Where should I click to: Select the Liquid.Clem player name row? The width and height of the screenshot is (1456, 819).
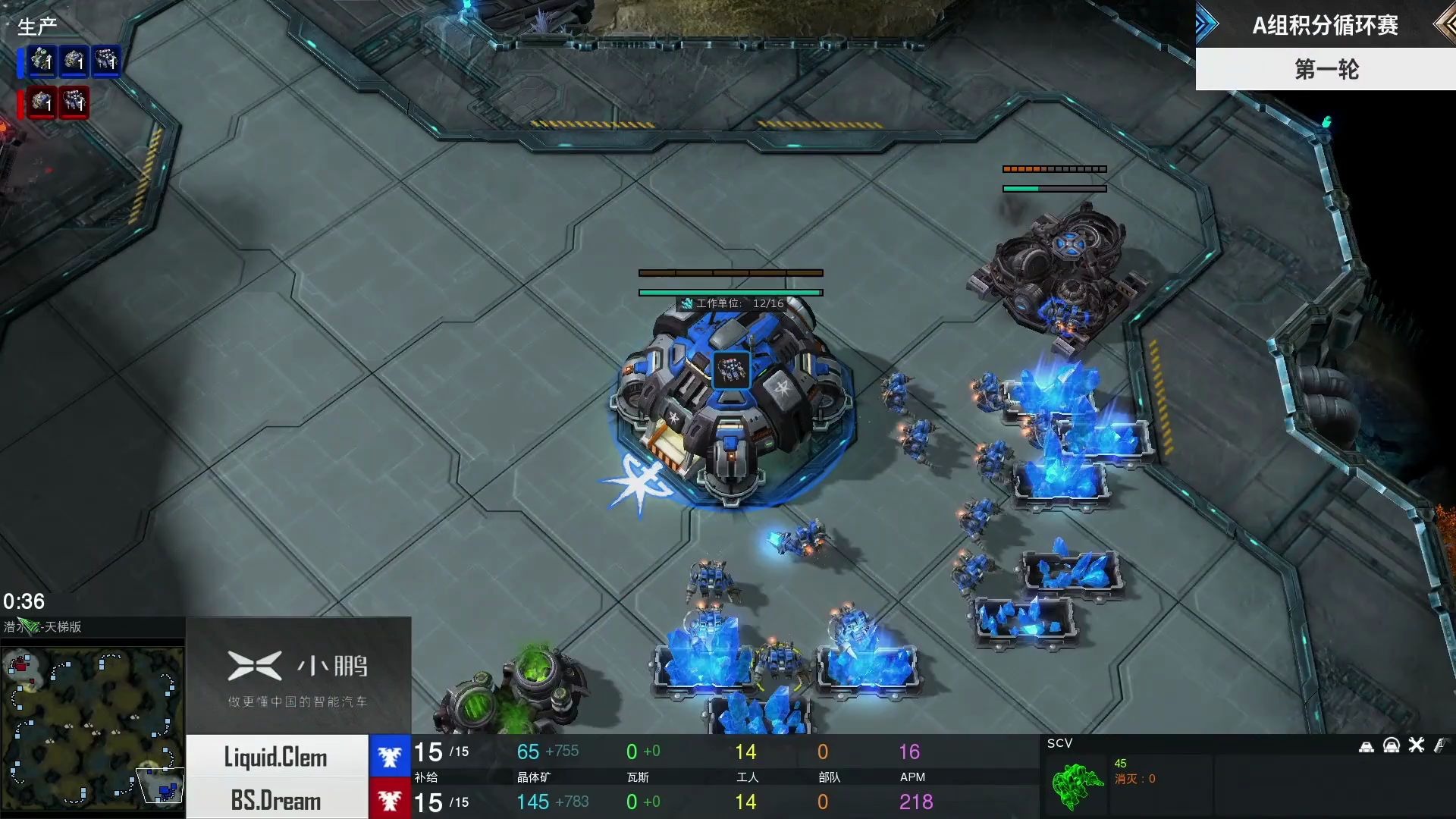pos(277,757)
